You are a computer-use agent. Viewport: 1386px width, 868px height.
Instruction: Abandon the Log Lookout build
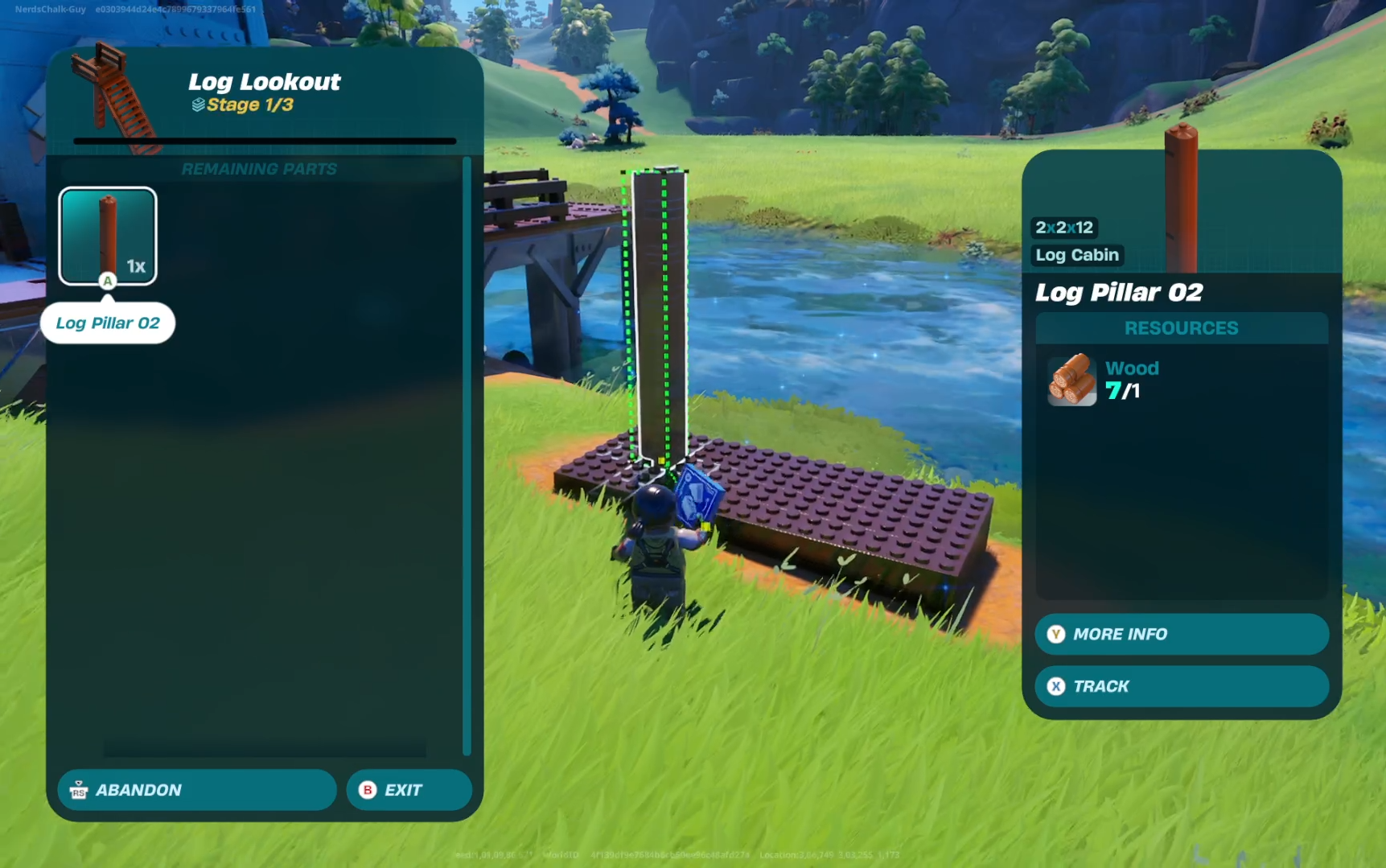tap(196, 790)
